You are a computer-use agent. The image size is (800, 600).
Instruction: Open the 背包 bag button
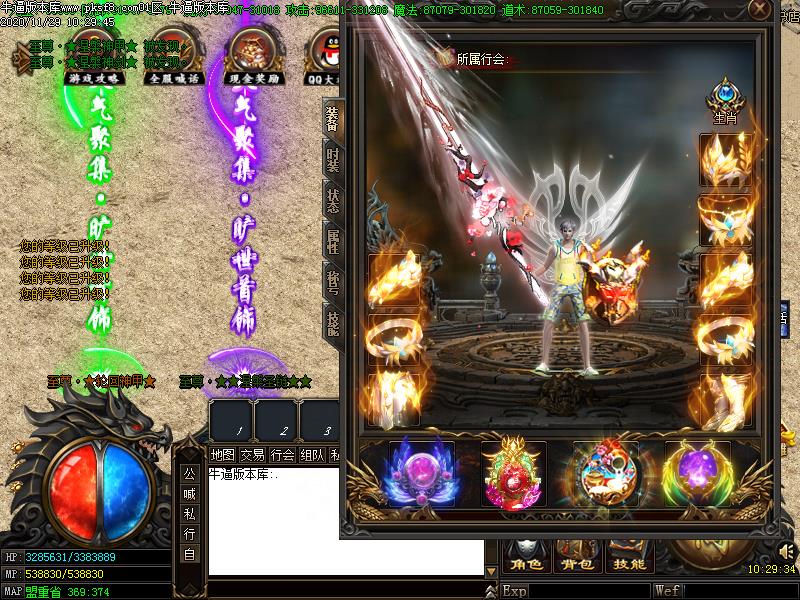(x=573, y=565)
